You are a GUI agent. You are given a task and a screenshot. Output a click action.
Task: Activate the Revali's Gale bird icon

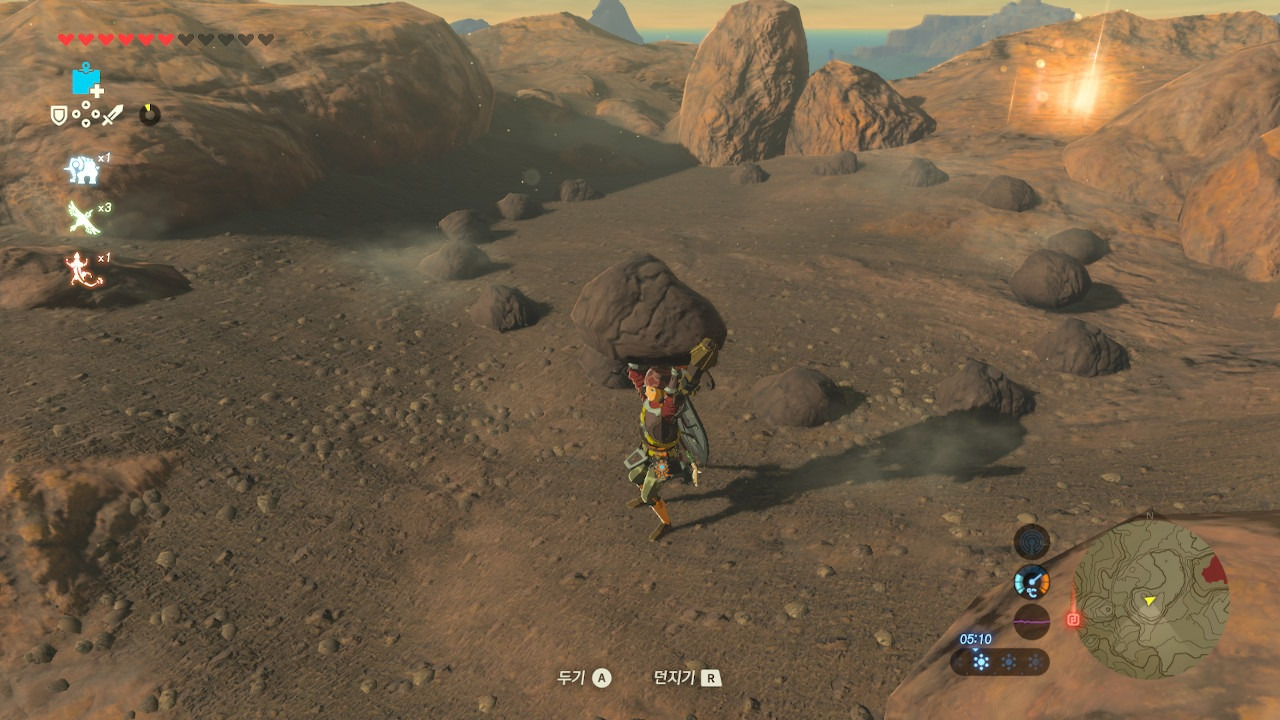(x=83, y=217)
